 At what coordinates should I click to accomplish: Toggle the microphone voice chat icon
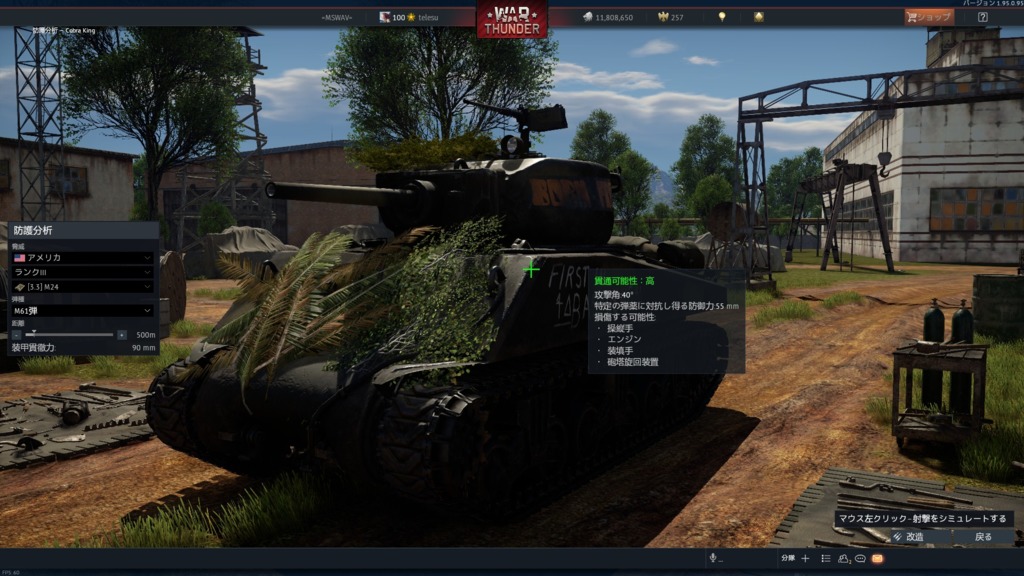point(714,558)
